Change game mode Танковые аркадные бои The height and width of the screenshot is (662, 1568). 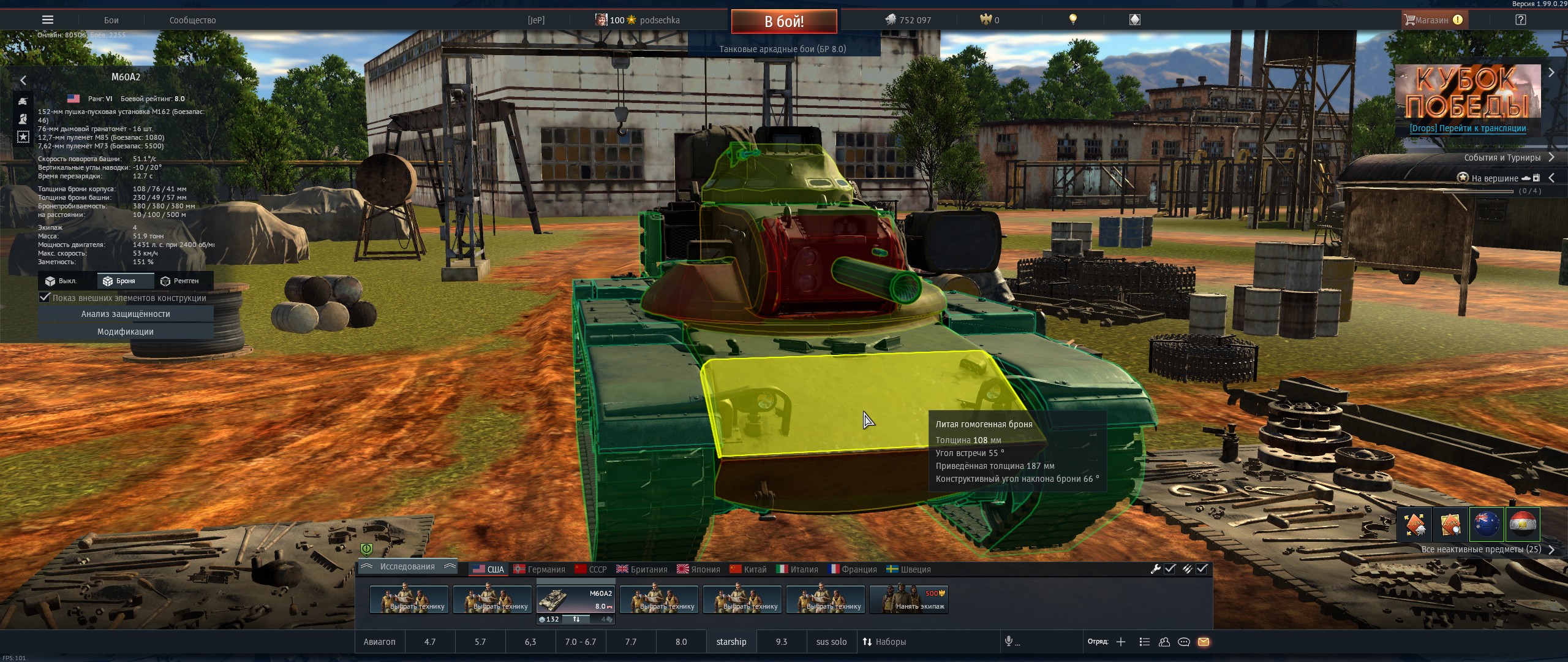coord(783,49)
